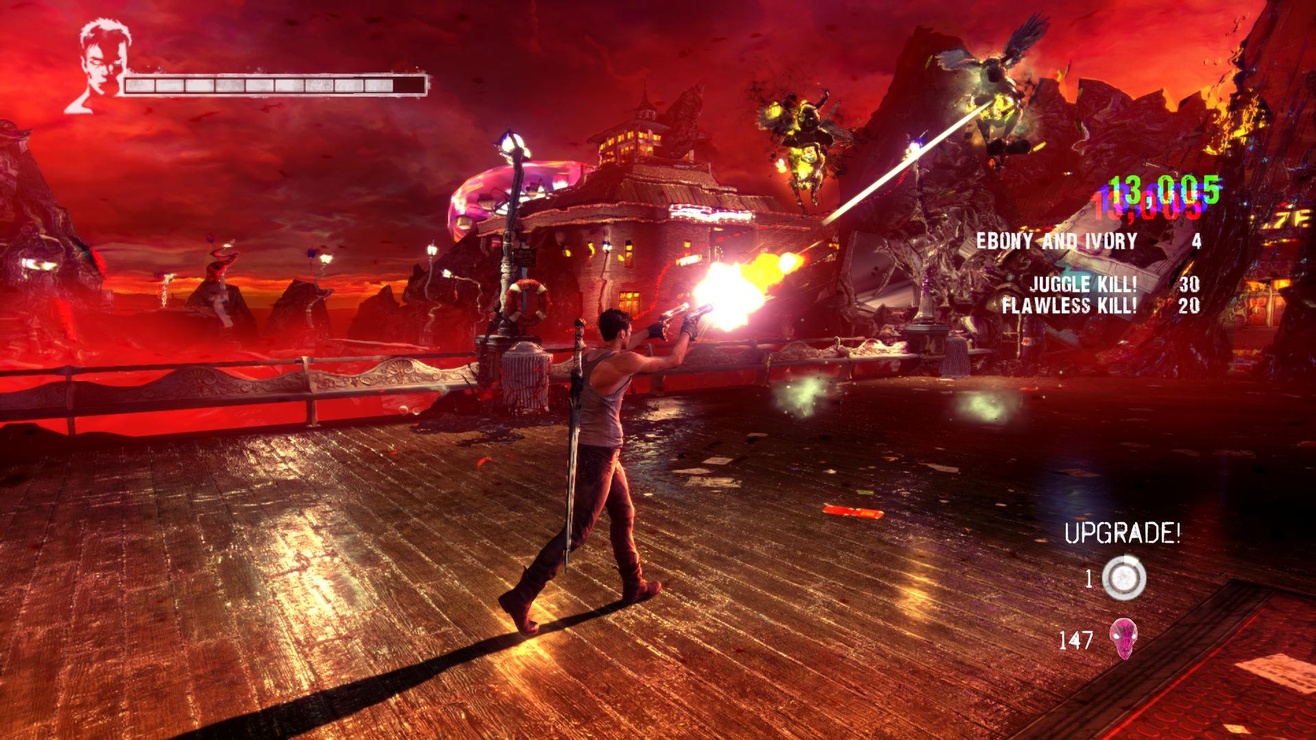This screenshot has height=740, width=1316.
Task: Select the Upgrade point radial icon
Action: 1125,575
